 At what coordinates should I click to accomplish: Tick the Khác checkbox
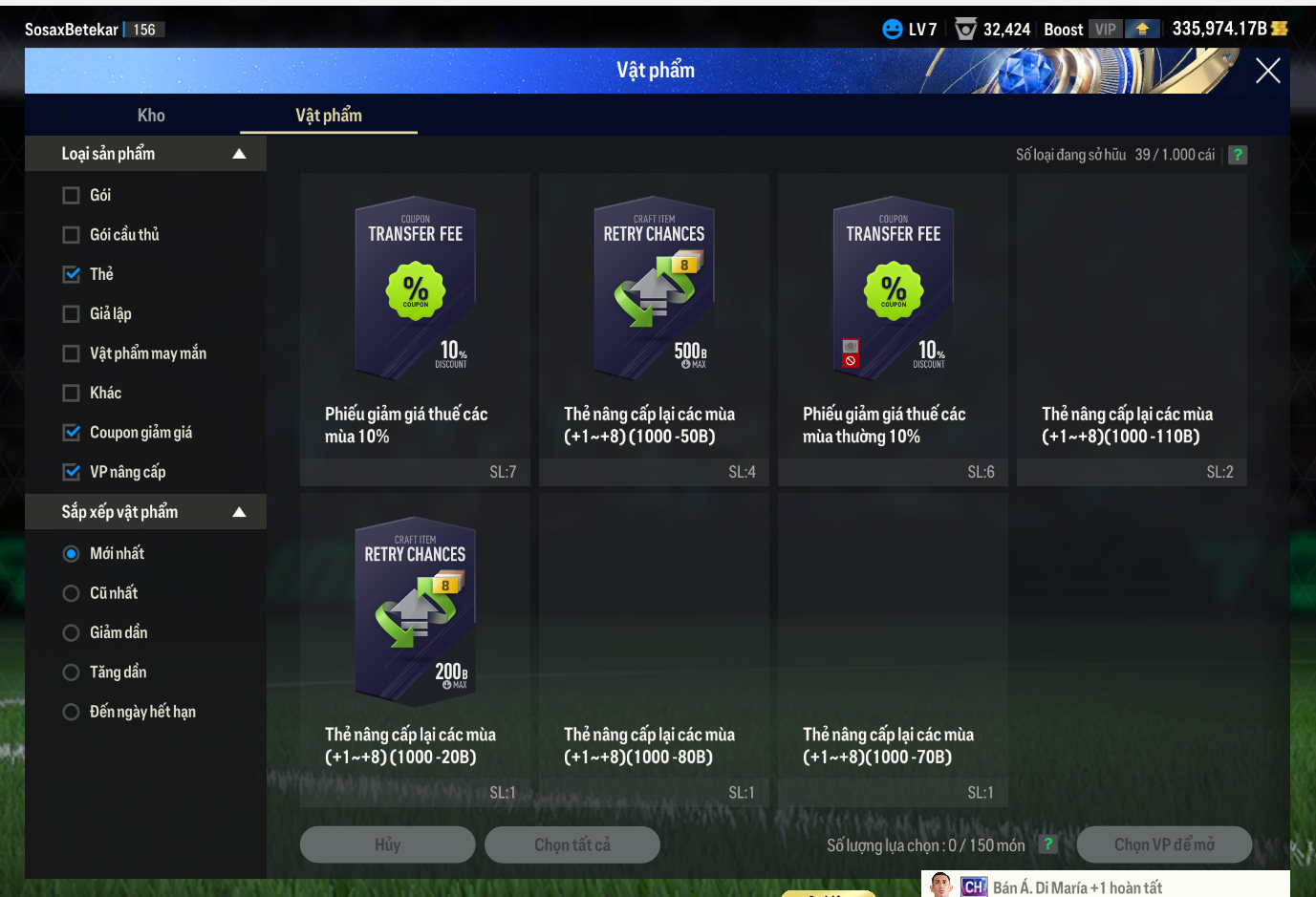click(71, 394)
